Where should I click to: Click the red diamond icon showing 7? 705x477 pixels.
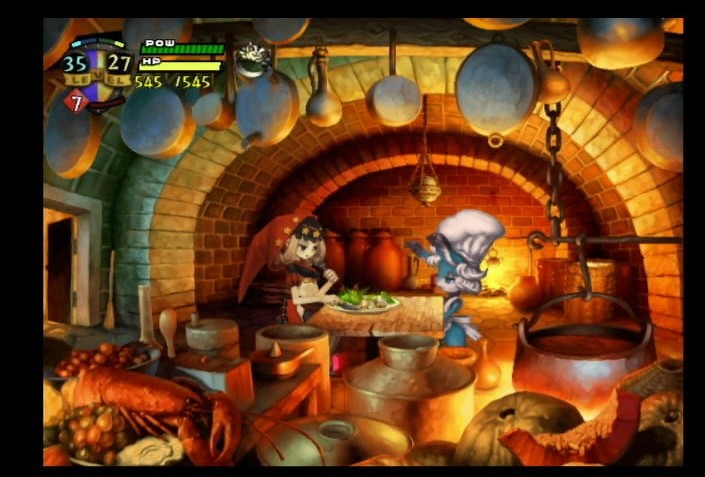coord(77,100)
